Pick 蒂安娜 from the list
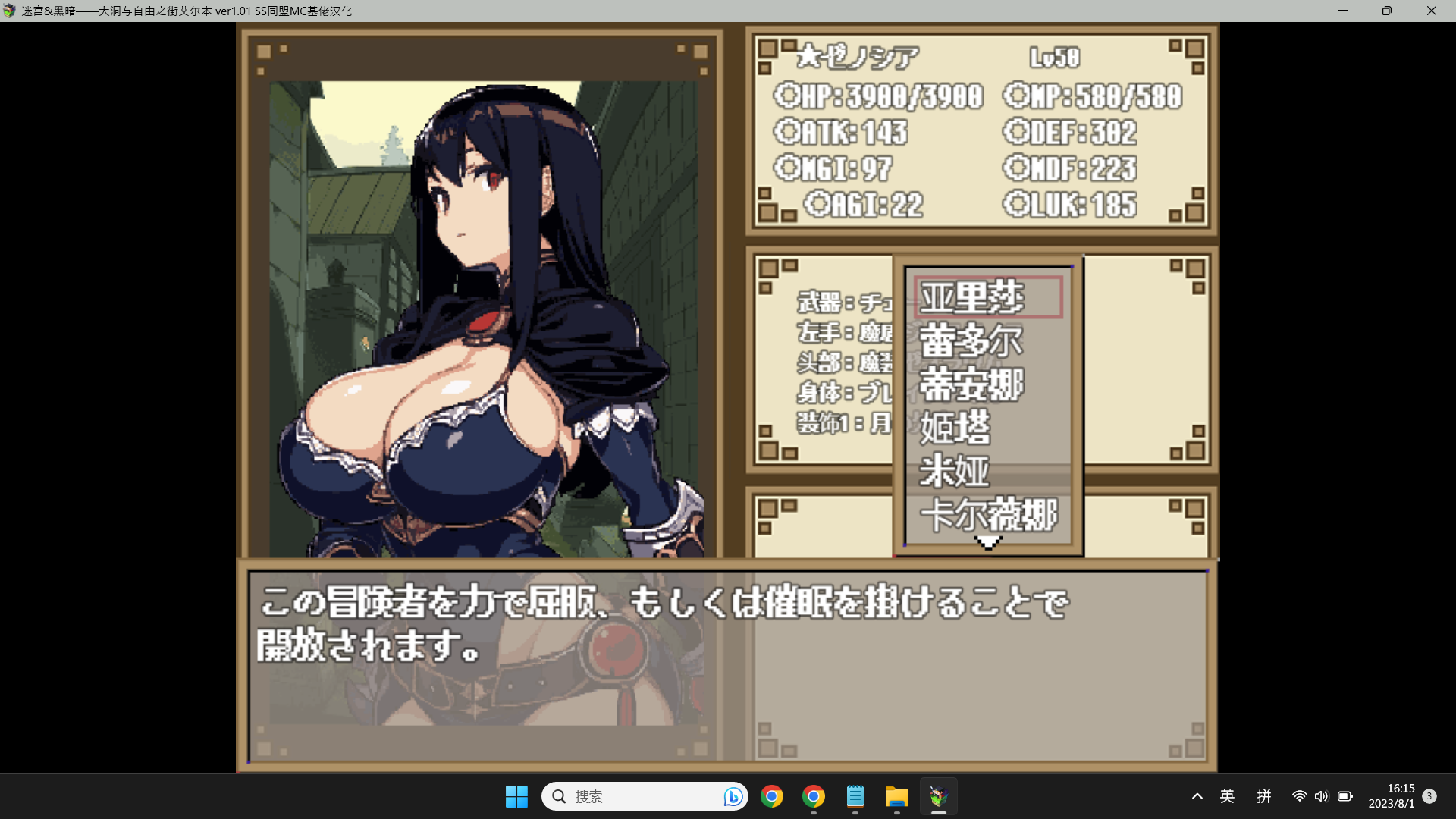1456x819 pixels. coord(971,384)
